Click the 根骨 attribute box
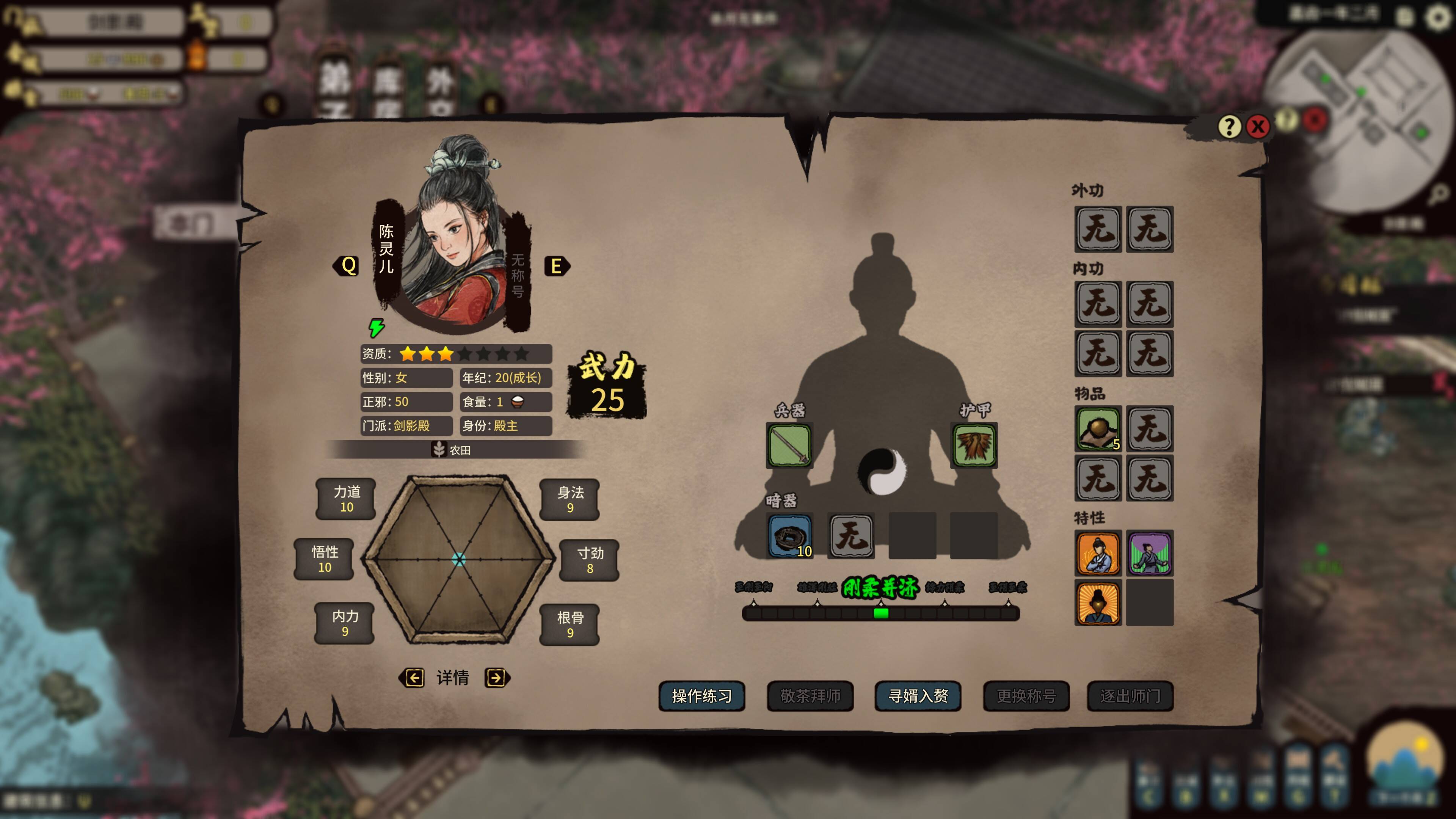Screen dimensions: 1456x819 tap(570, 624)
